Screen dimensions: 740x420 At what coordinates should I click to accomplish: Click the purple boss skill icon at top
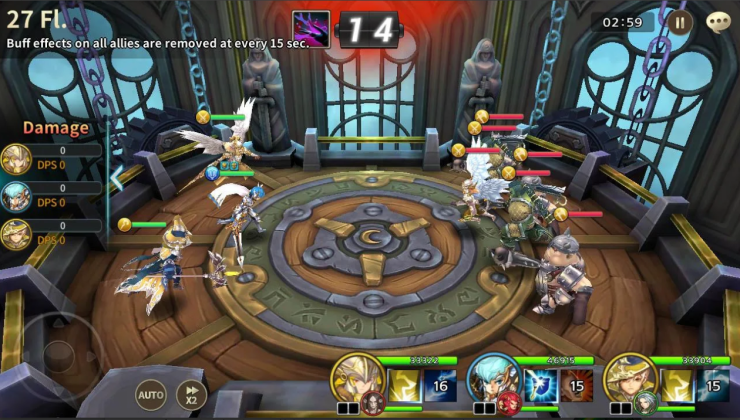point(310,28)
